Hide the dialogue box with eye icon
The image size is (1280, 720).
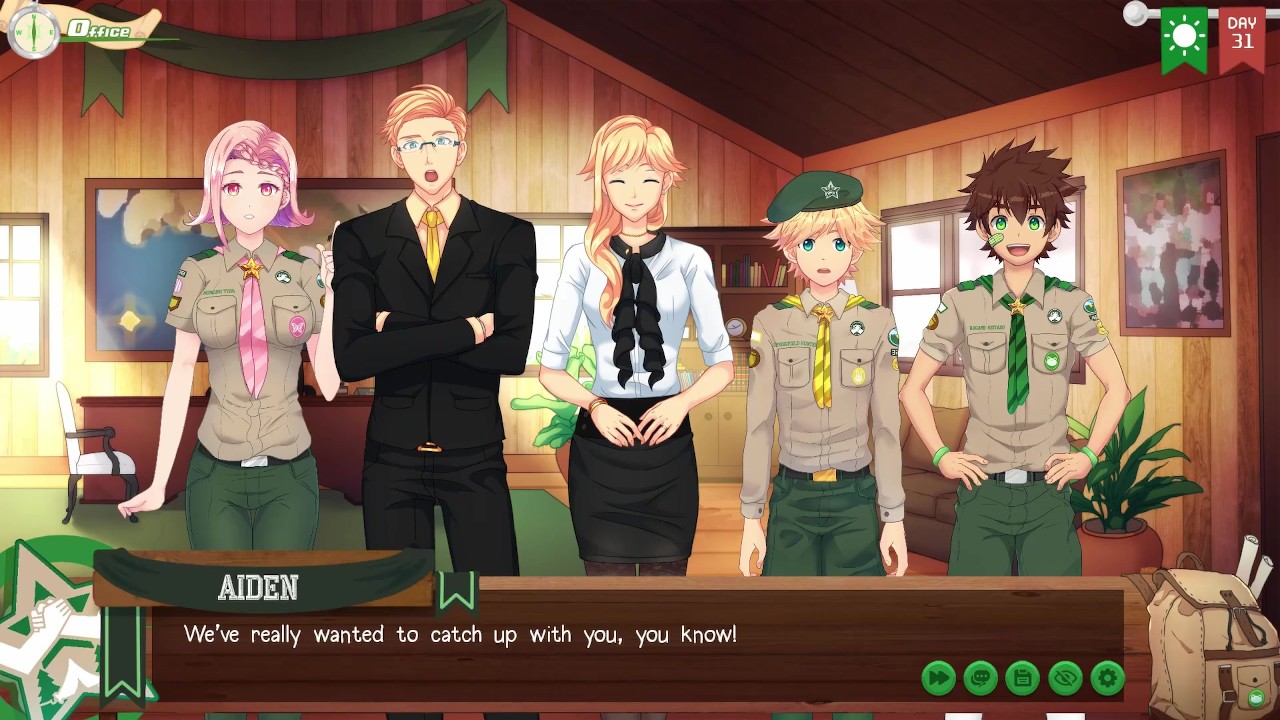(x=1065, y=678)
